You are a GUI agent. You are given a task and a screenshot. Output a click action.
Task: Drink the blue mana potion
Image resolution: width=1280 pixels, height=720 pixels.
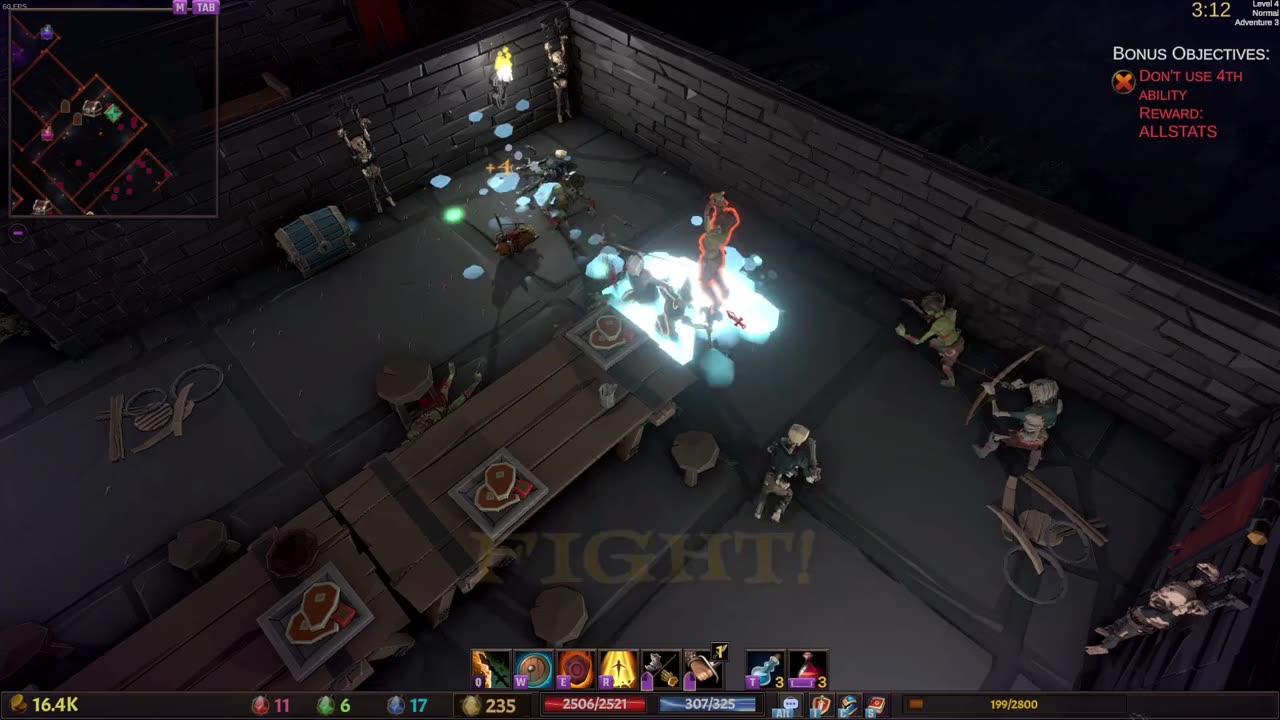(765, 669)
